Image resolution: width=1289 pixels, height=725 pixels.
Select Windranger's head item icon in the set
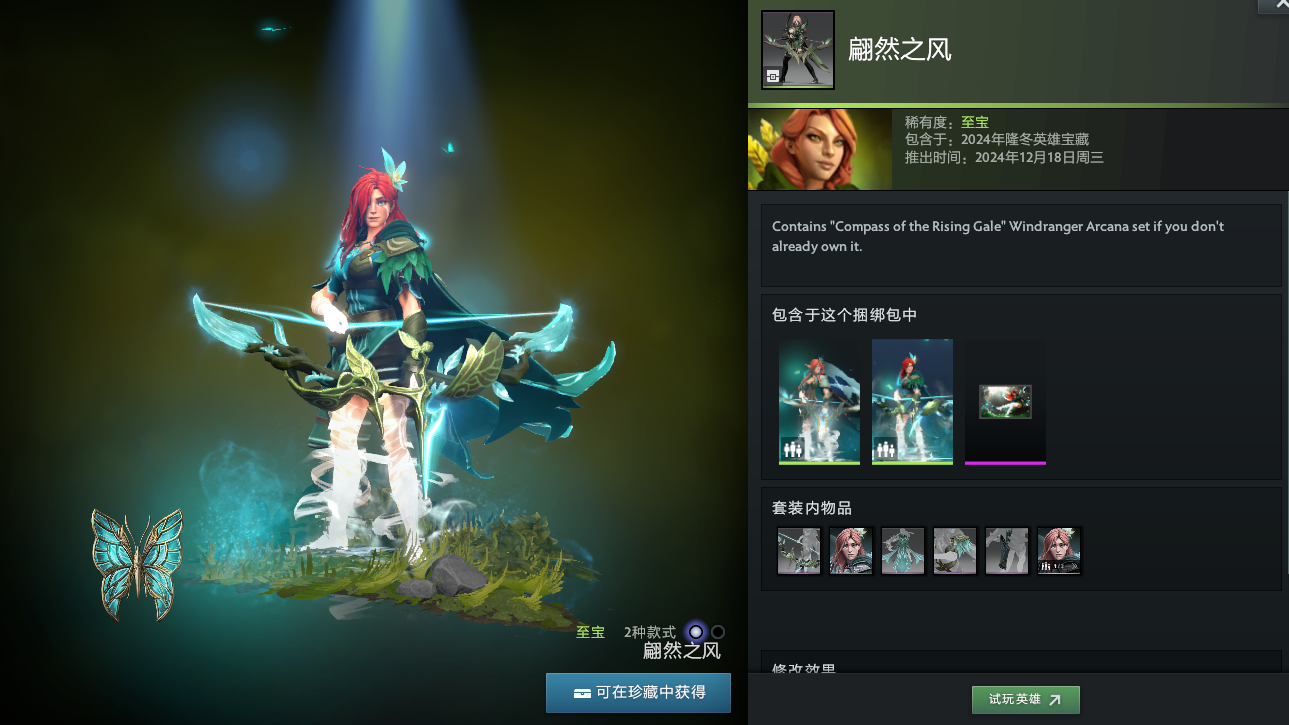point(851,551)
